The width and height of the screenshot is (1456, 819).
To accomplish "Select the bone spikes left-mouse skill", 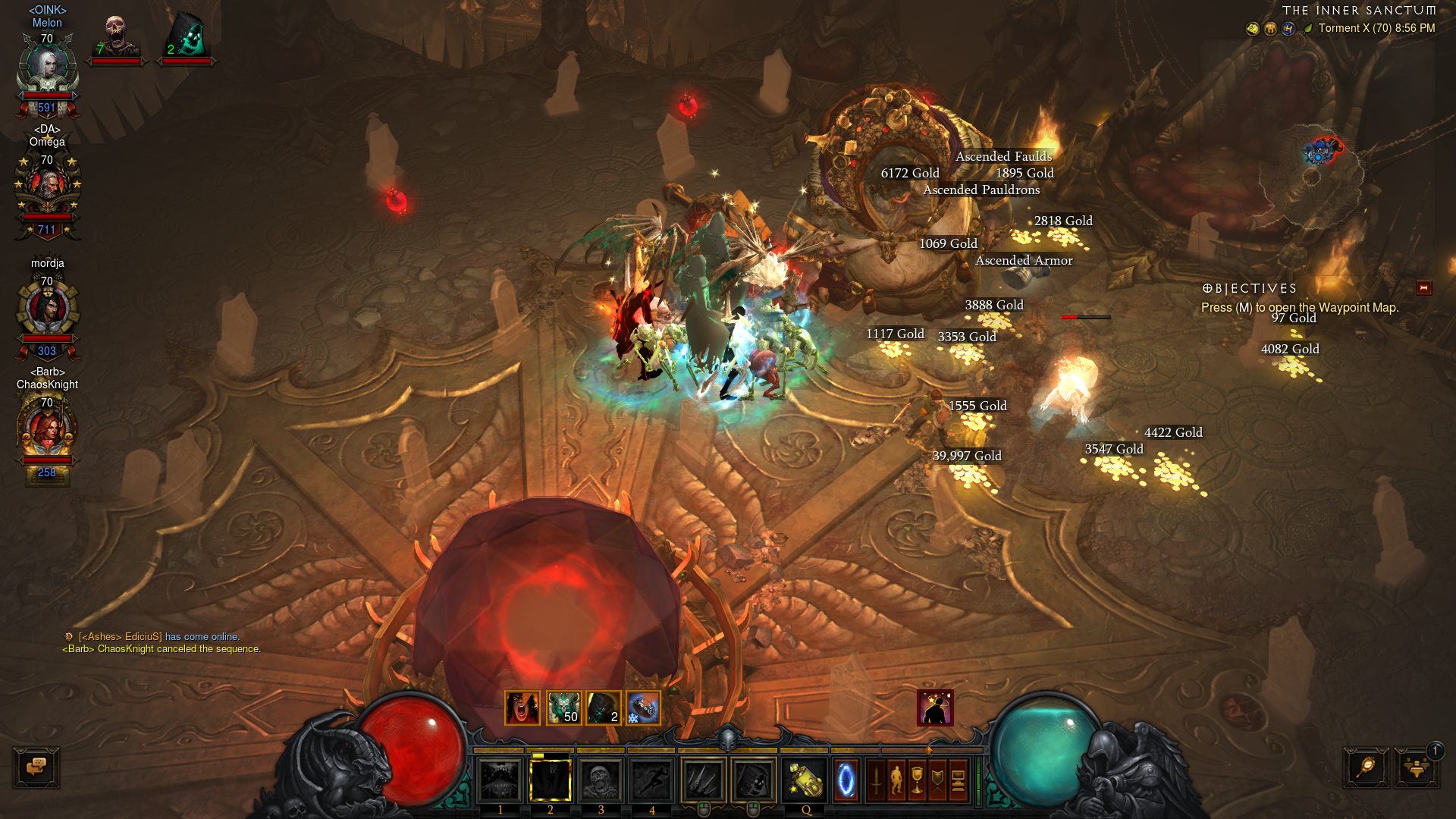I will click(x=703, y=780).
